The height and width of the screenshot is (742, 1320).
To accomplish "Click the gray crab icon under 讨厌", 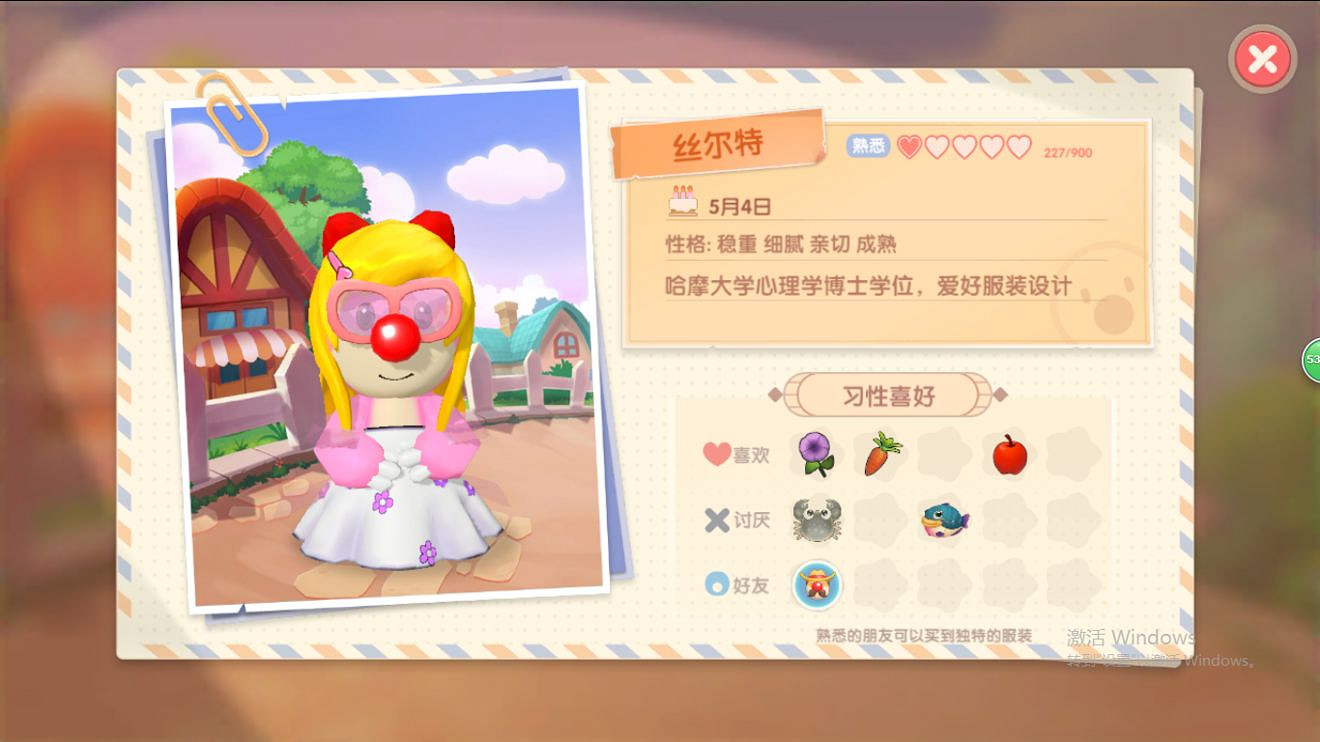I will (815, 519).
